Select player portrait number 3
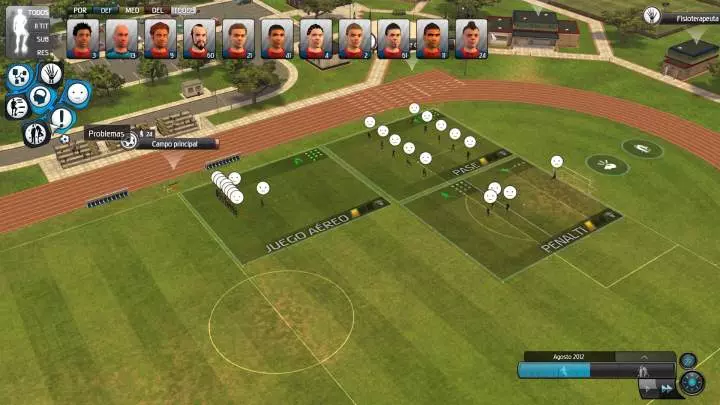720x405 pixels. click(x=83, y=39)
